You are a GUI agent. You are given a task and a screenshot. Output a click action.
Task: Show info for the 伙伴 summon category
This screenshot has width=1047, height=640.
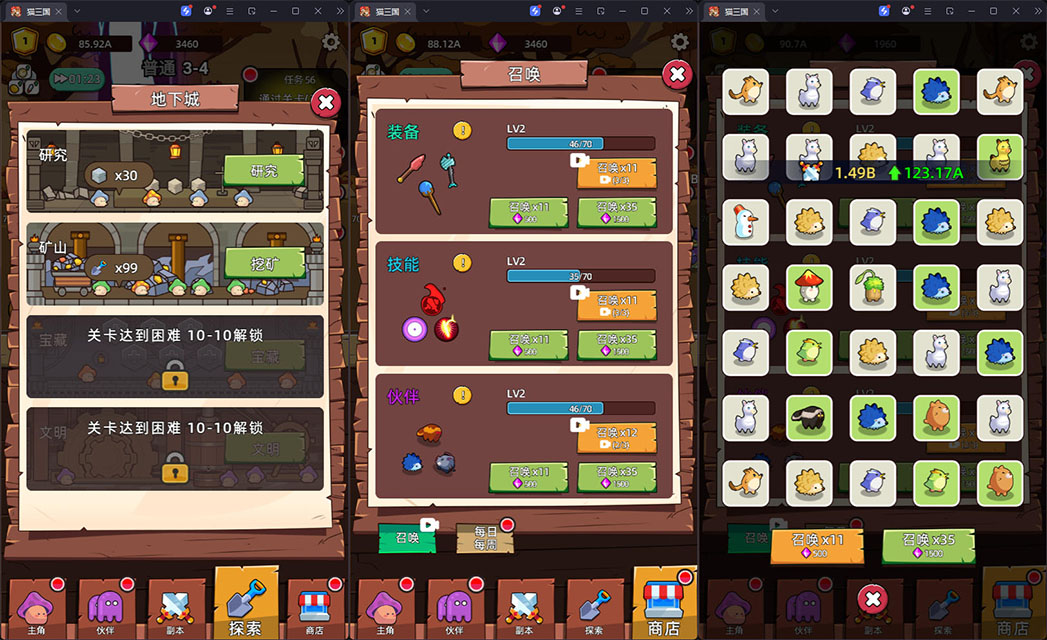tap(462, 395)
